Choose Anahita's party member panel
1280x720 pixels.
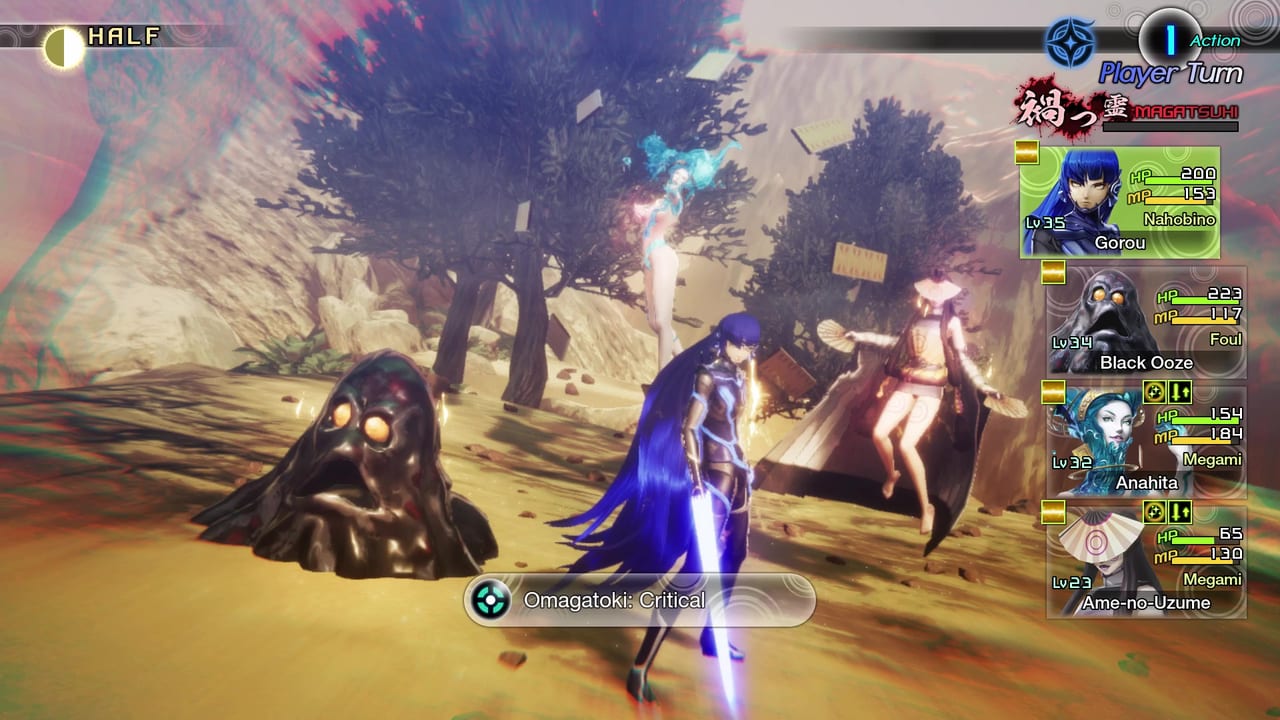tap(1146, 442)
